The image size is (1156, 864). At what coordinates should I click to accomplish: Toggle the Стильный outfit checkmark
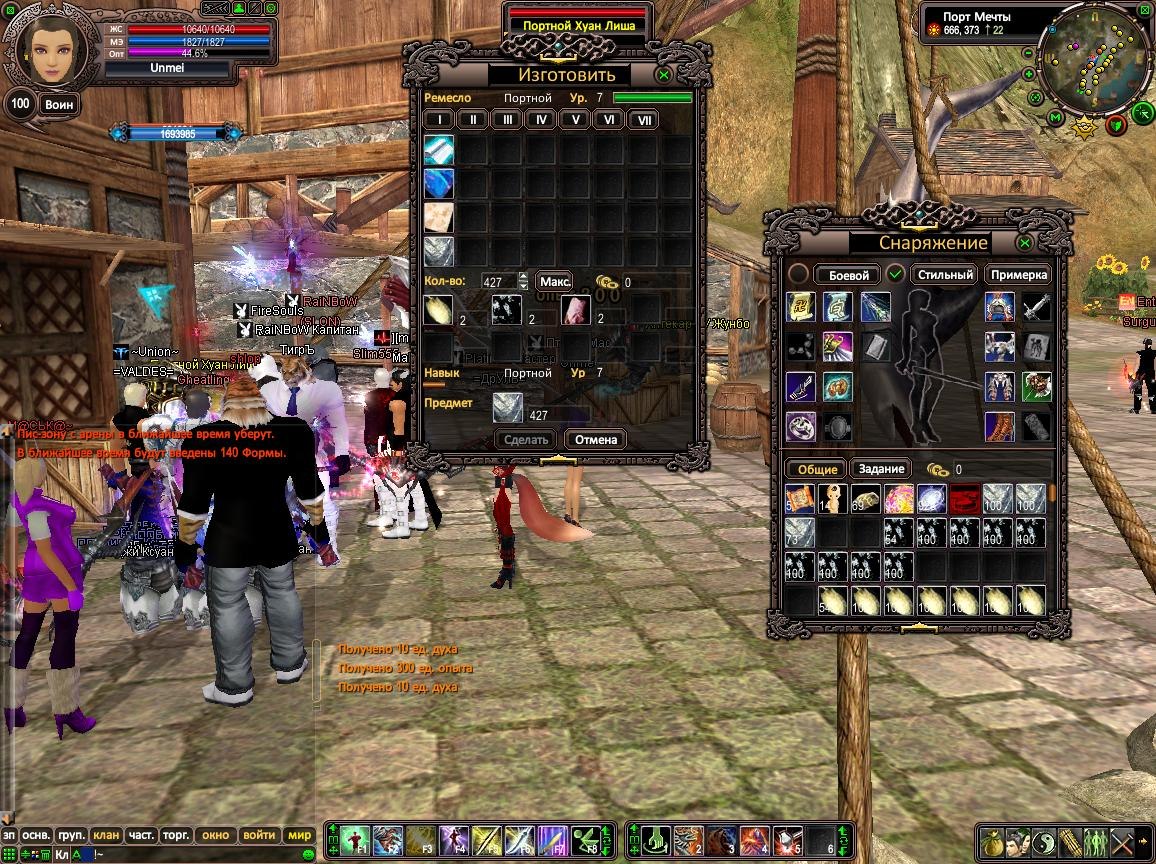[896, 274]
